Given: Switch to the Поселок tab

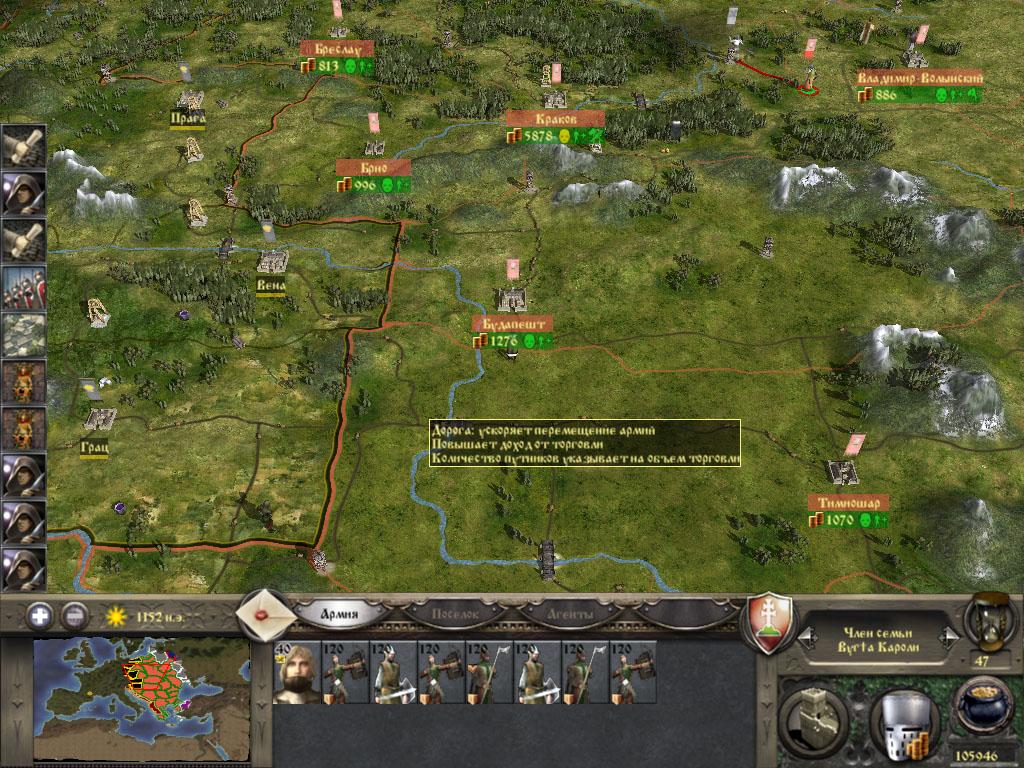Looking at the screenshot, I should pyautogui.click(x=448, y=613).
